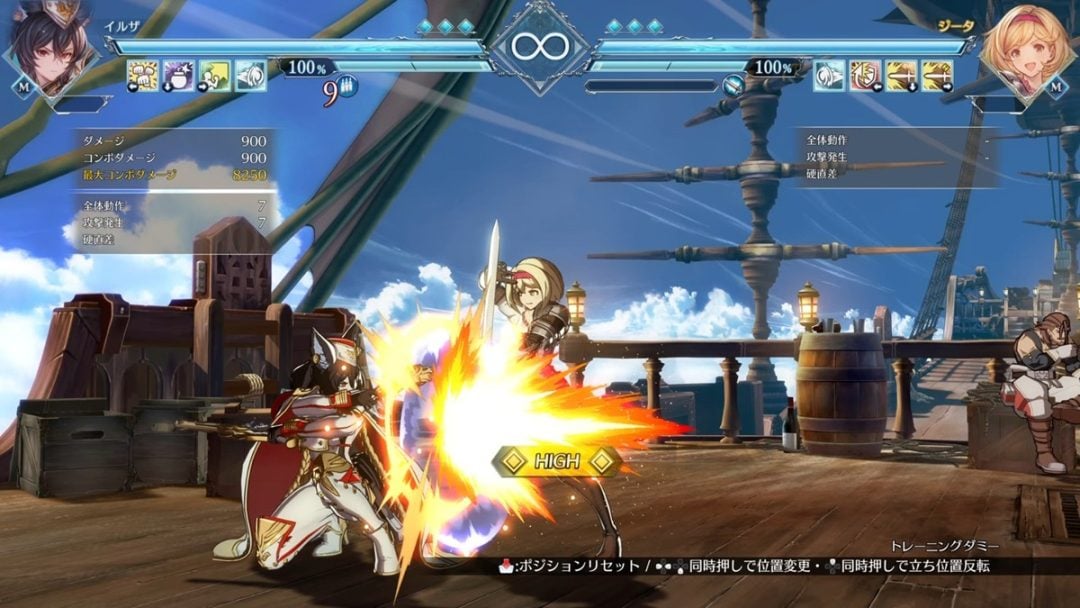Select Ilsa's fists skill icon
This screenshot has width=1080, height=608.
[143, 75]
